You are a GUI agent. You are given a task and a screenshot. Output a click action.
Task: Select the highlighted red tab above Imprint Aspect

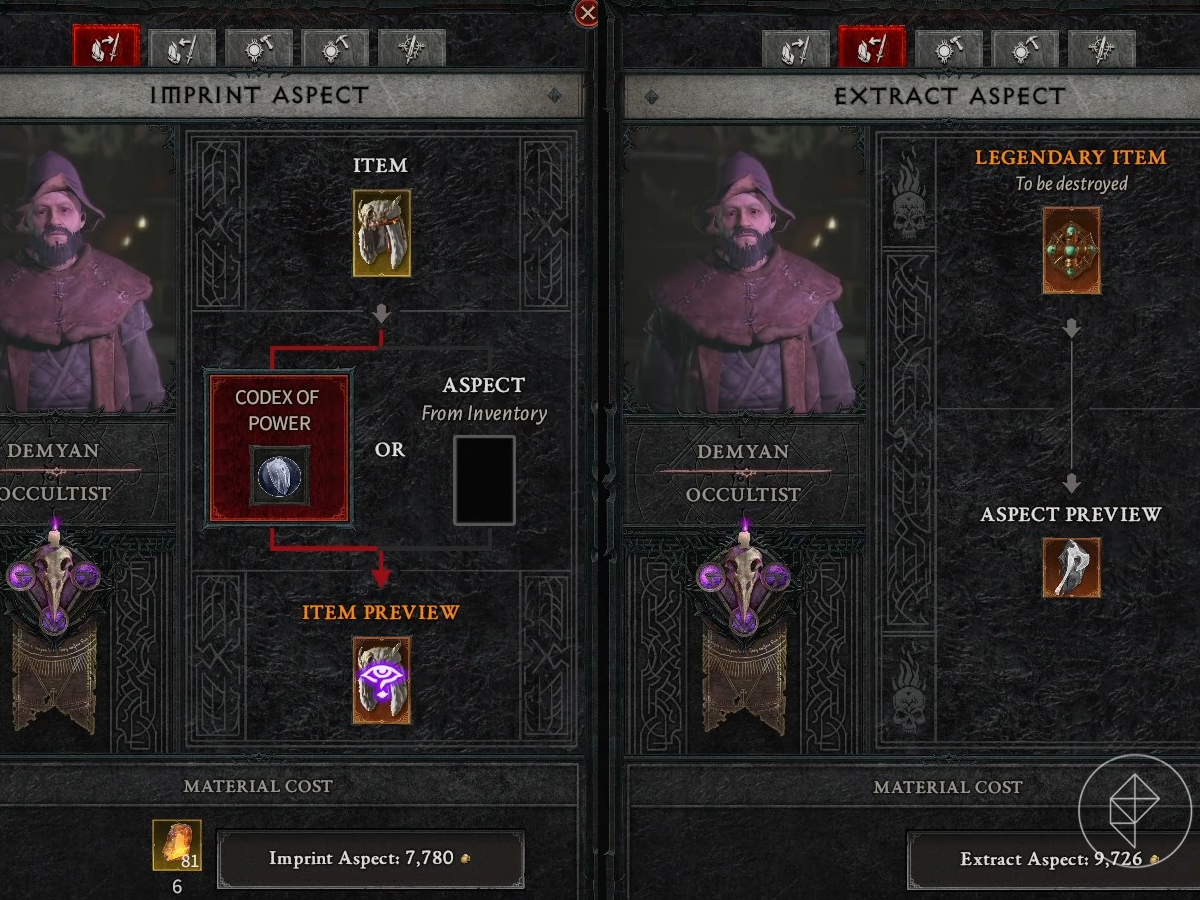point(105,48)
